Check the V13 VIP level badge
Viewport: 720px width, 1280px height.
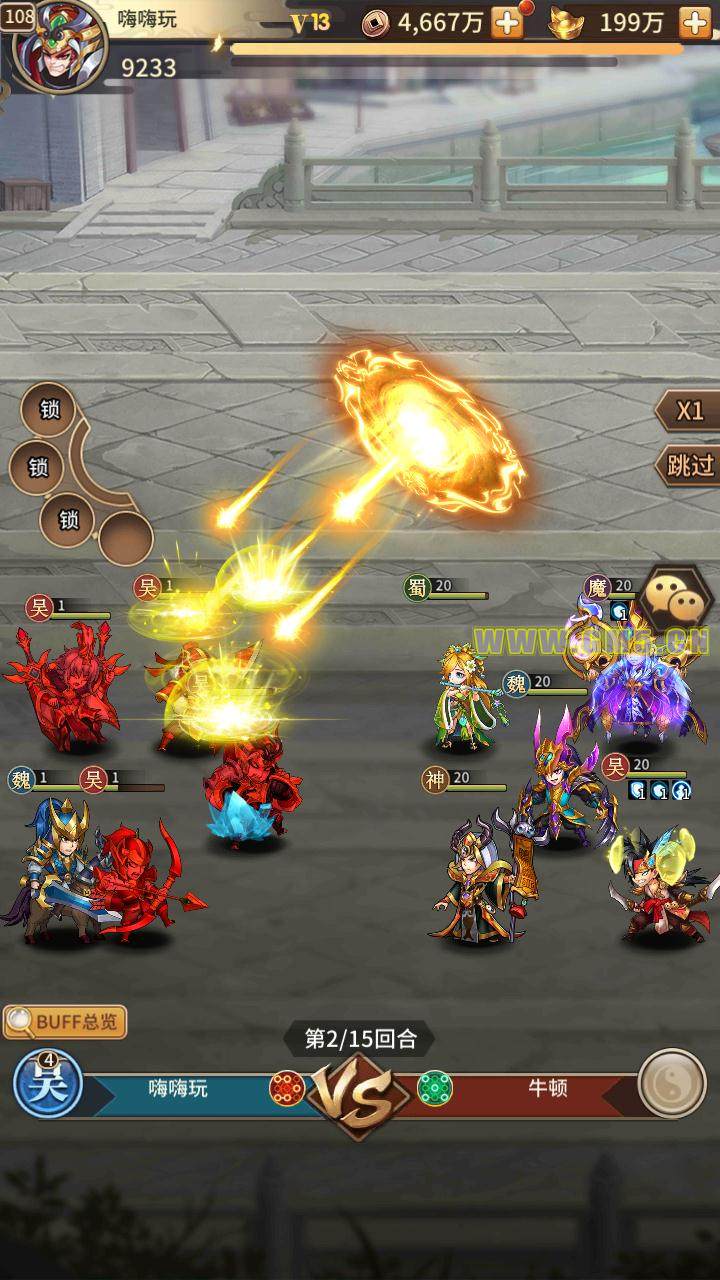(x=310, y=23)
